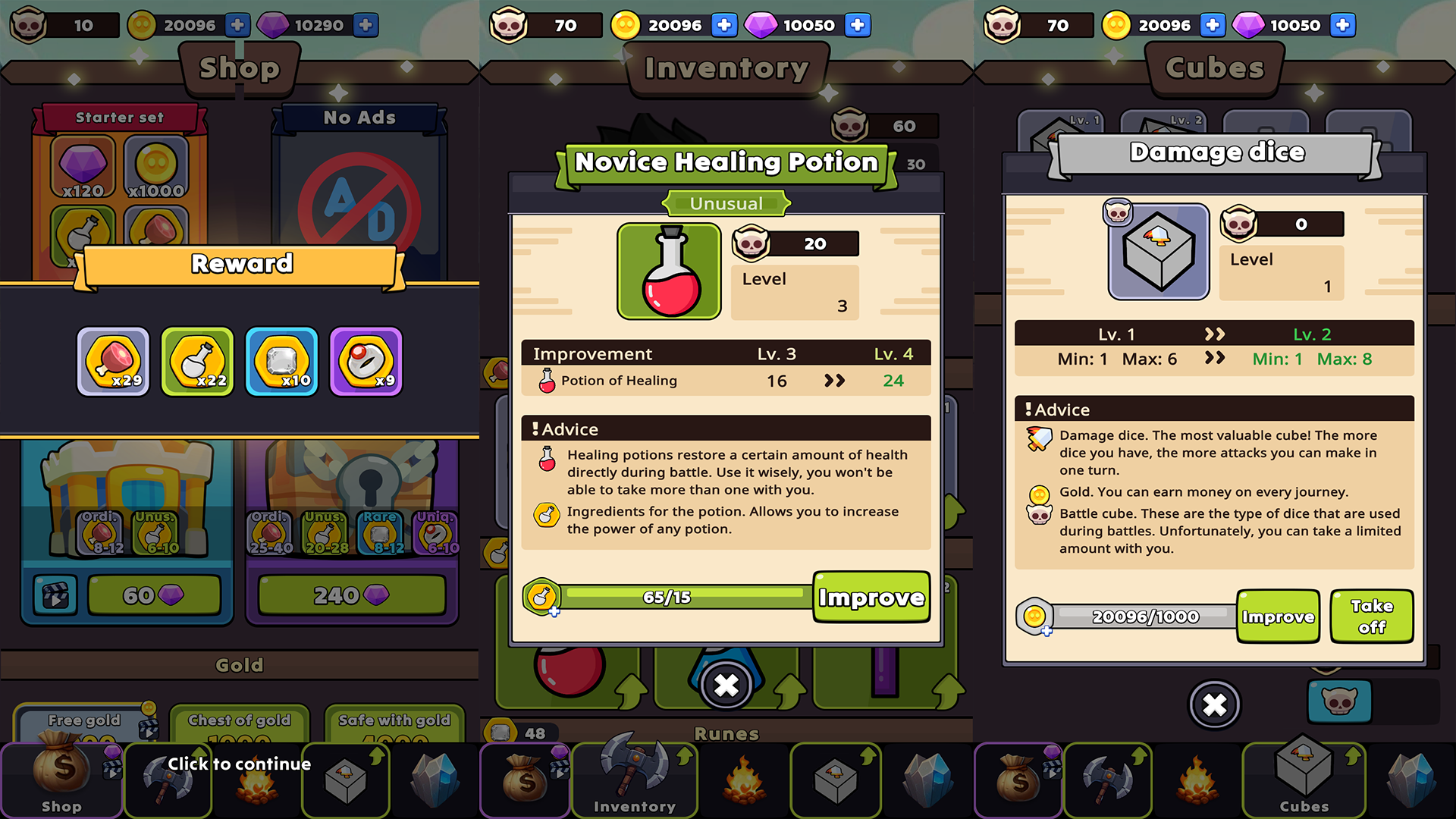Close the Novice Healing Potion popup
The width and height of the screenshot is (1456, 819).
tap(726, 686)
